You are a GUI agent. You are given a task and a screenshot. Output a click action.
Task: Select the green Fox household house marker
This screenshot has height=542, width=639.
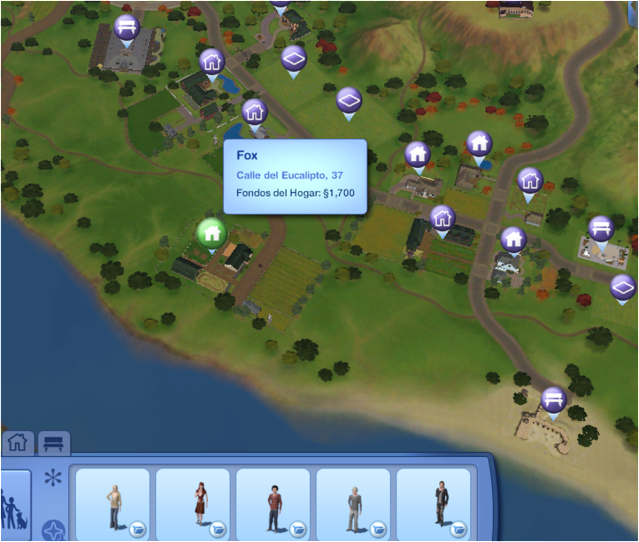click(211, 235)
